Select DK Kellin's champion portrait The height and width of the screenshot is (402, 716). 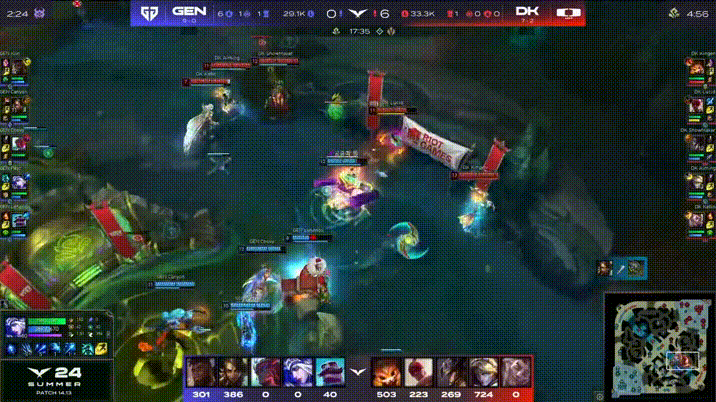[x=694, y=221]
